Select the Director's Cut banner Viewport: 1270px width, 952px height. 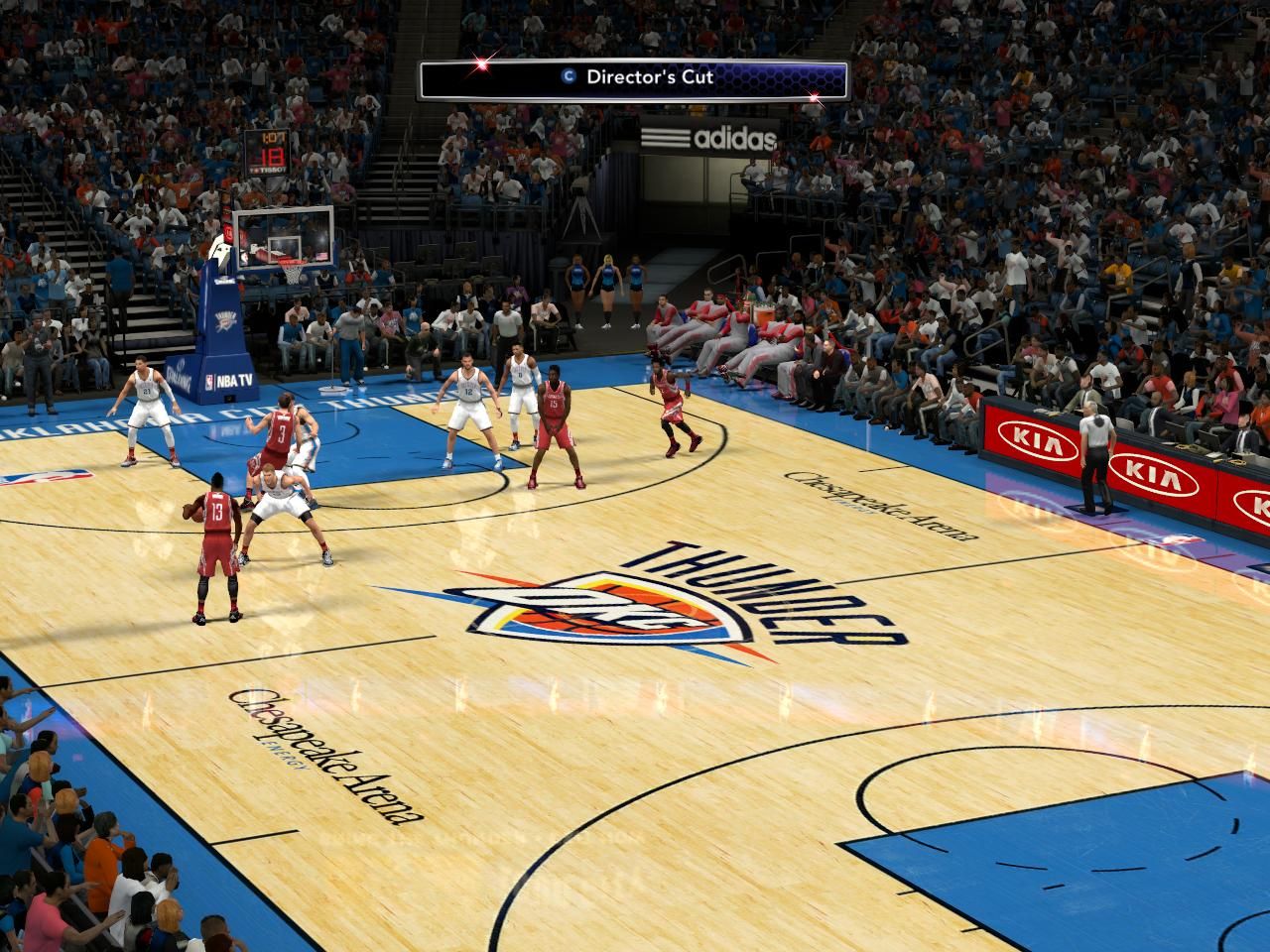pos(635,78)
